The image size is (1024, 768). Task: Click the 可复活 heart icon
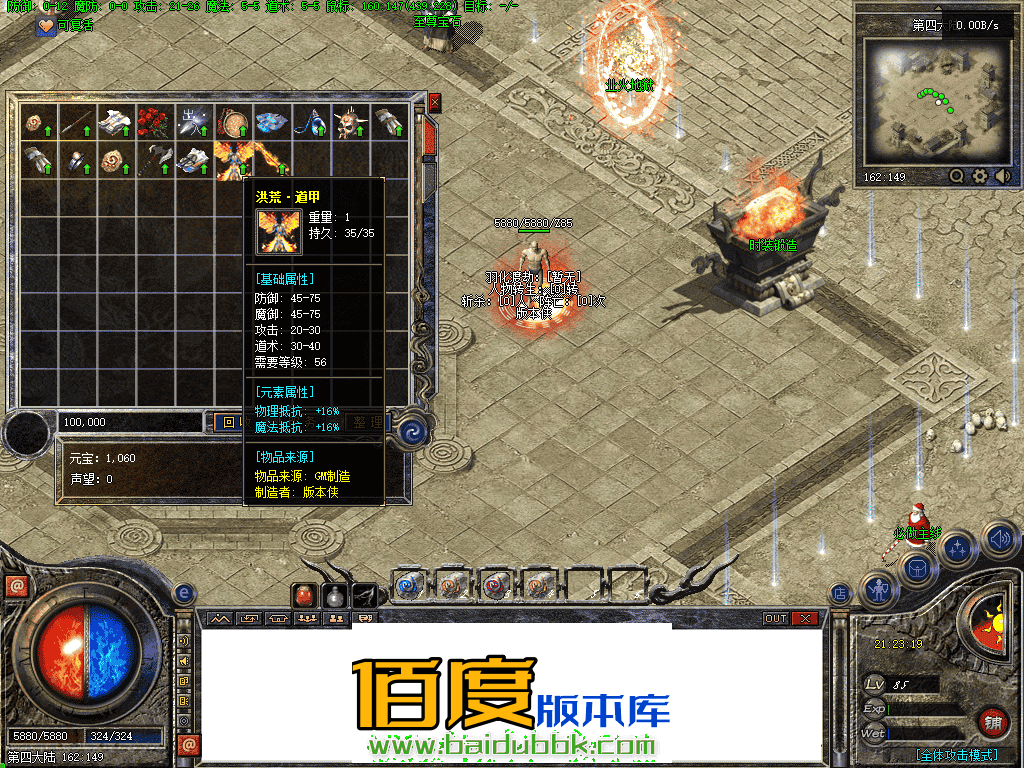[45, 27]
